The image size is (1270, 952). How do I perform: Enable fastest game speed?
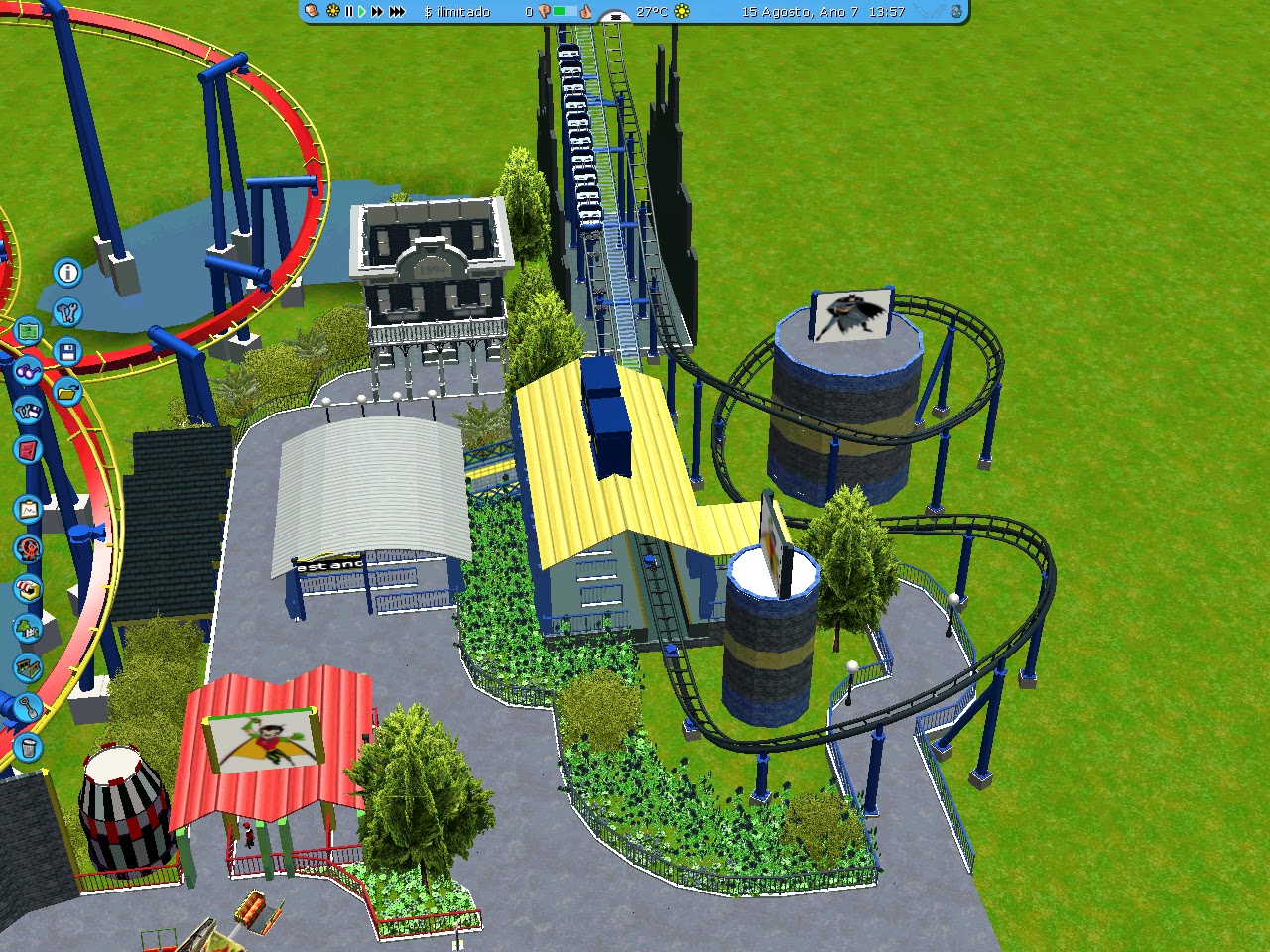(397, 13)
